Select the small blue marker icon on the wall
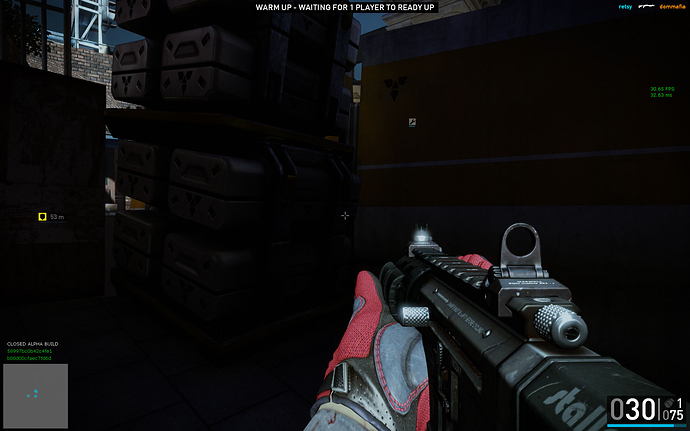 (x=411, y=122)
